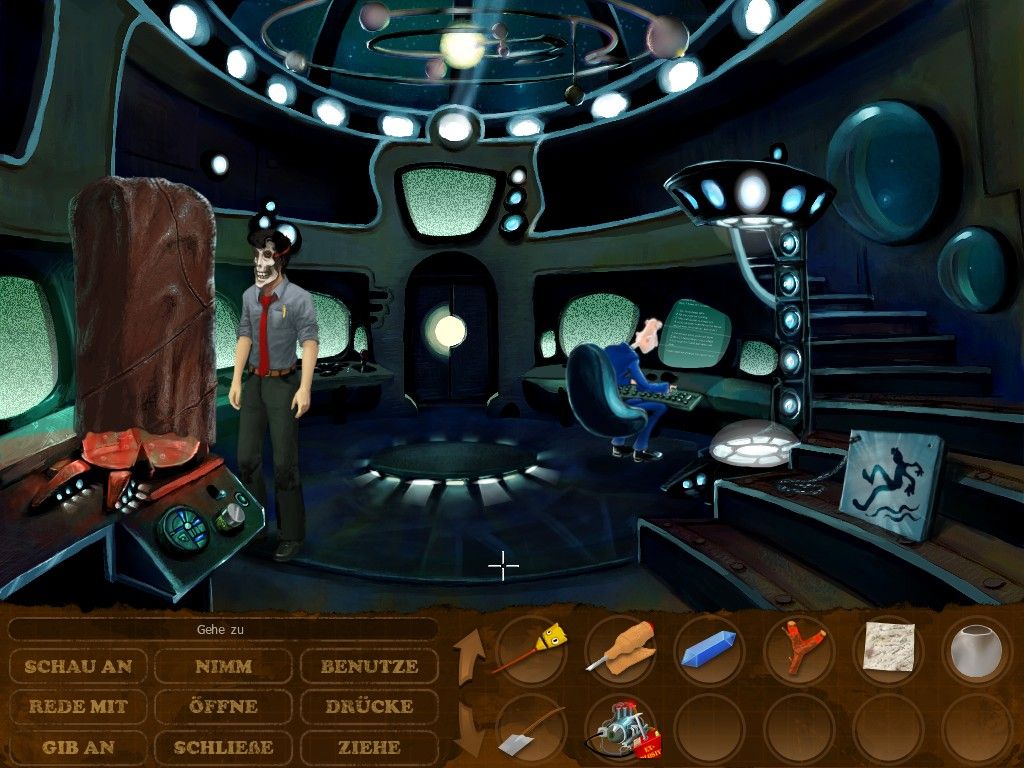Pick the wooden-handled knife item
This screenshot has width=1024, height=768.
(x=620, y=649)
